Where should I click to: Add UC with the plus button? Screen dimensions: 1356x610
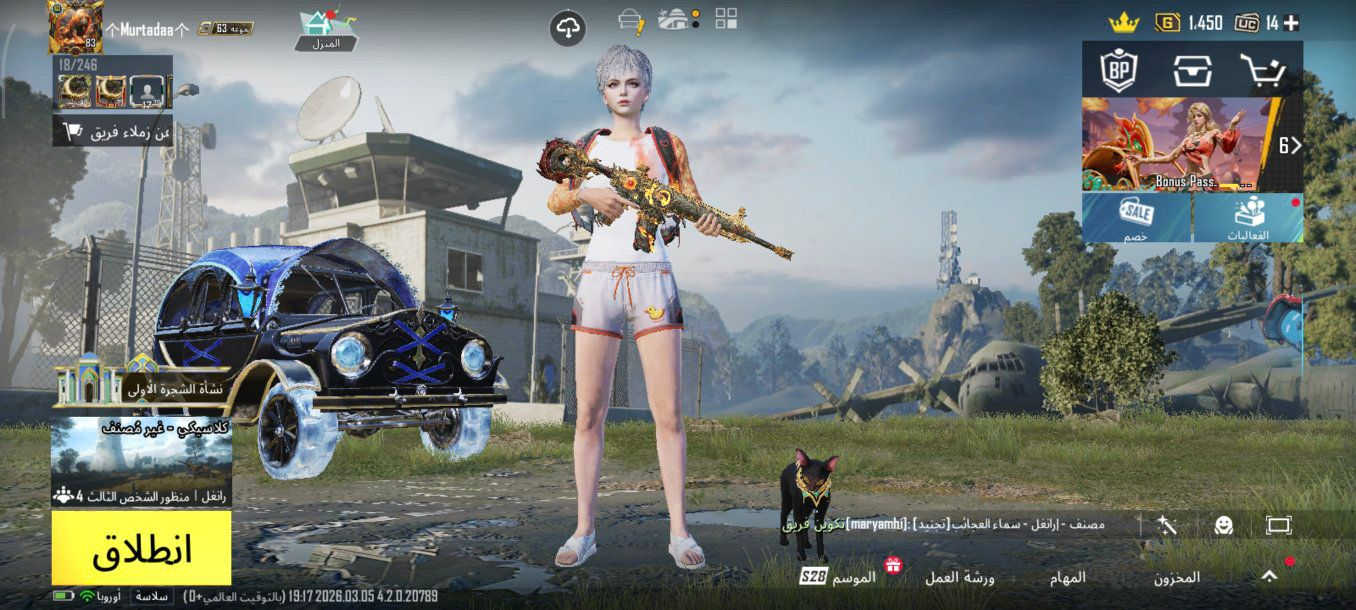1292,23
